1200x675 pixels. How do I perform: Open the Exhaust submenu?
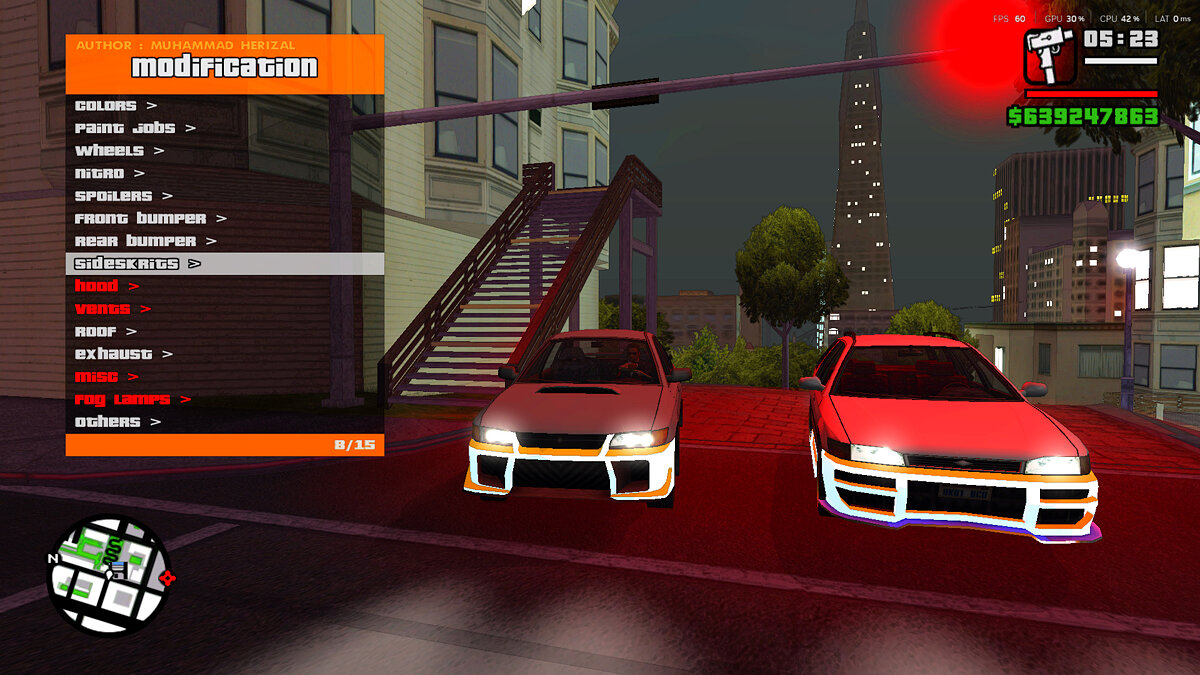[x=123, y=354]
